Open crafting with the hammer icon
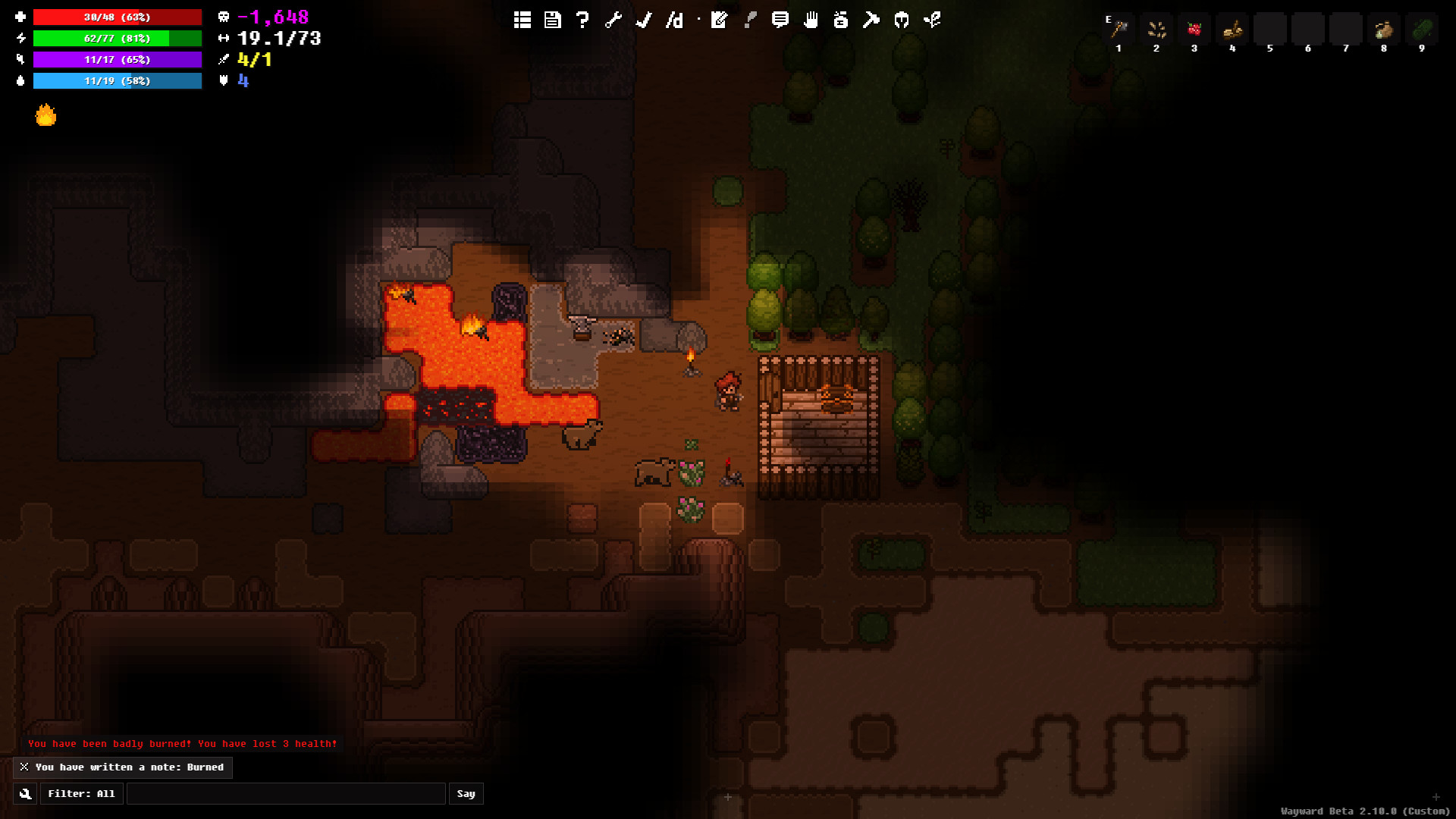The image size is (1456, 819). pos(871,20)
